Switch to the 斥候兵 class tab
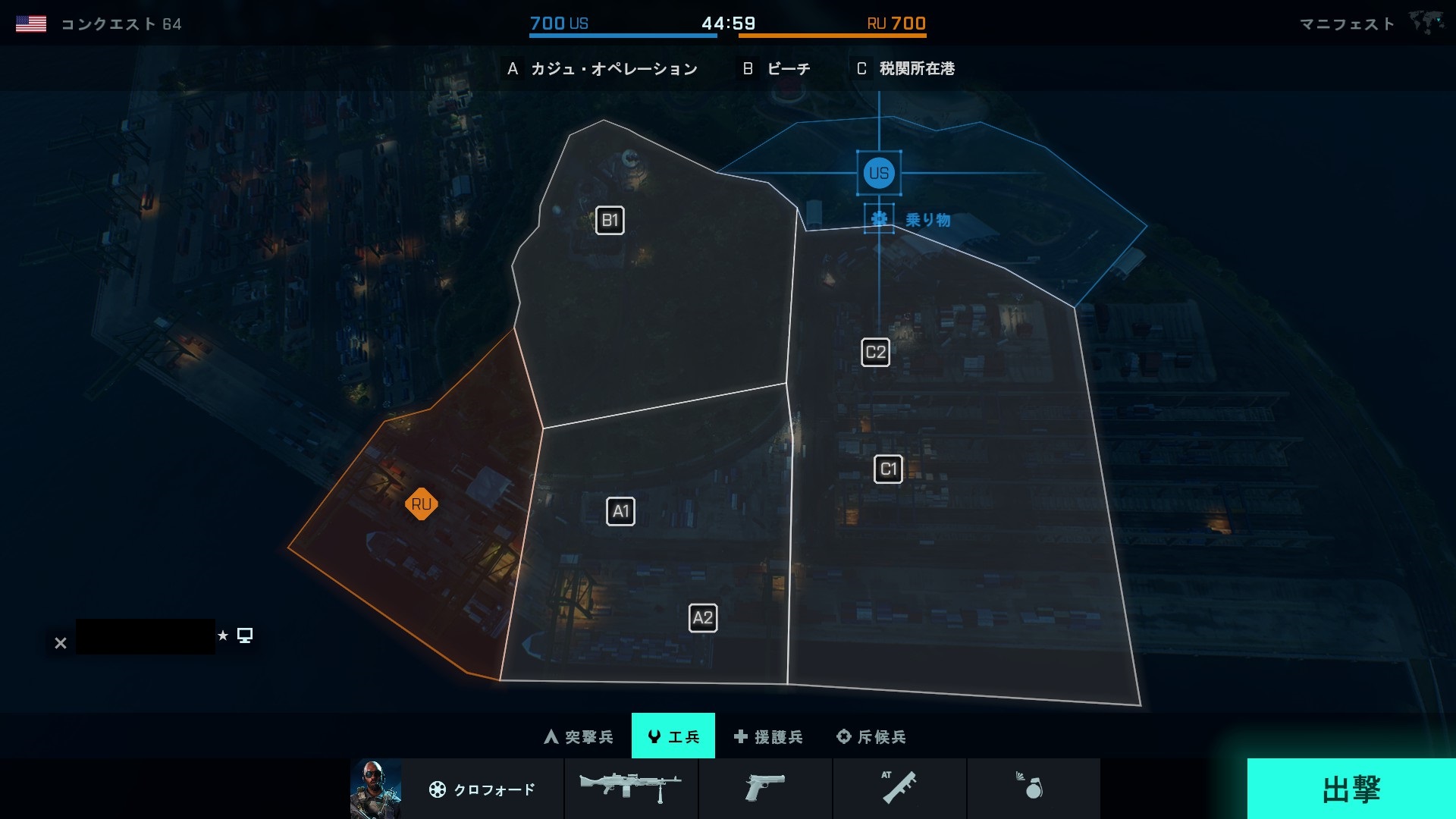 (871, 736)
